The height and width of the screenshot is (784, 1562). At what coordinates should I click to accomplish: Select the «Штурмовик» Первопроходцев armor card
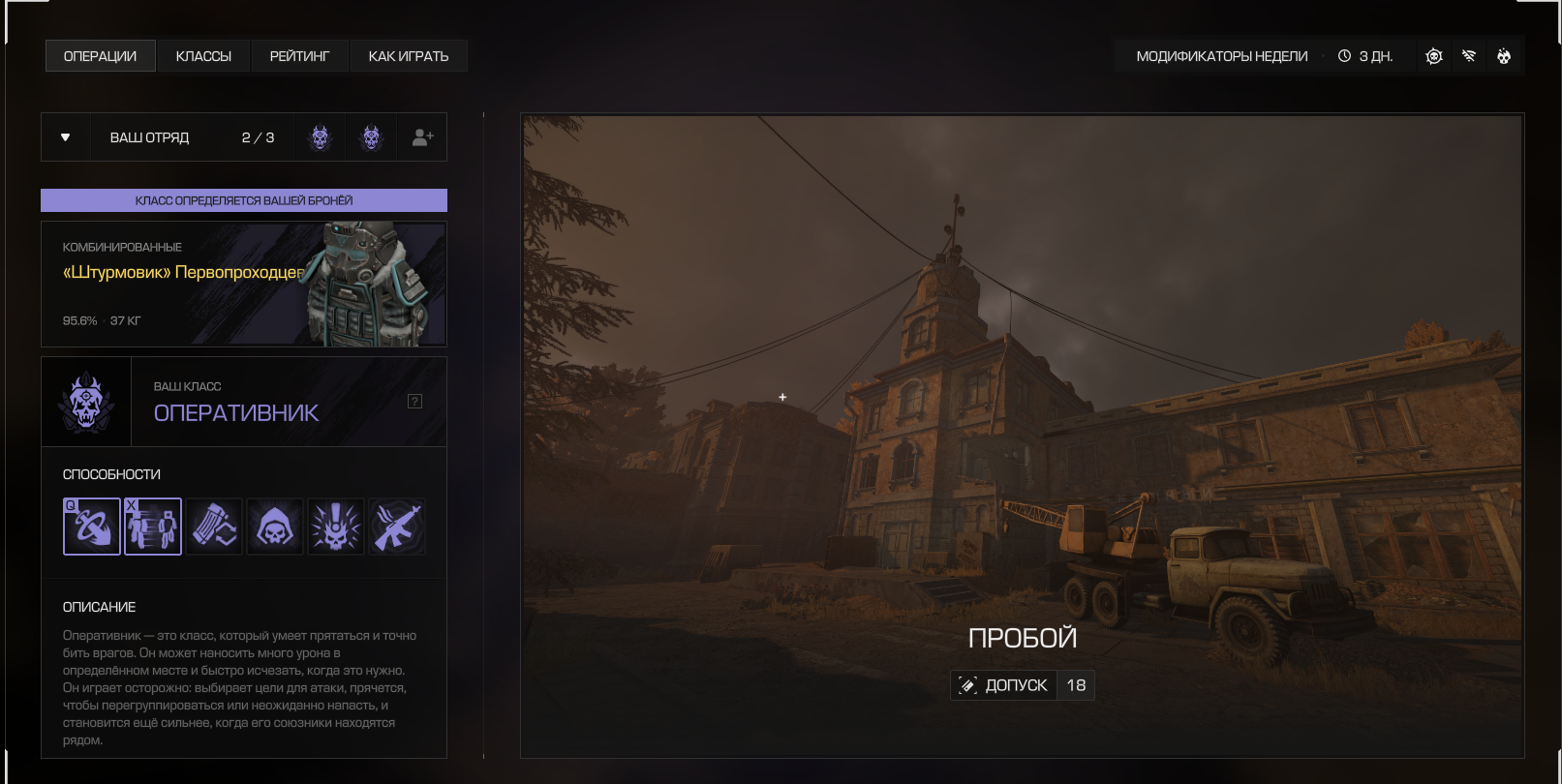tap(244, 285)
